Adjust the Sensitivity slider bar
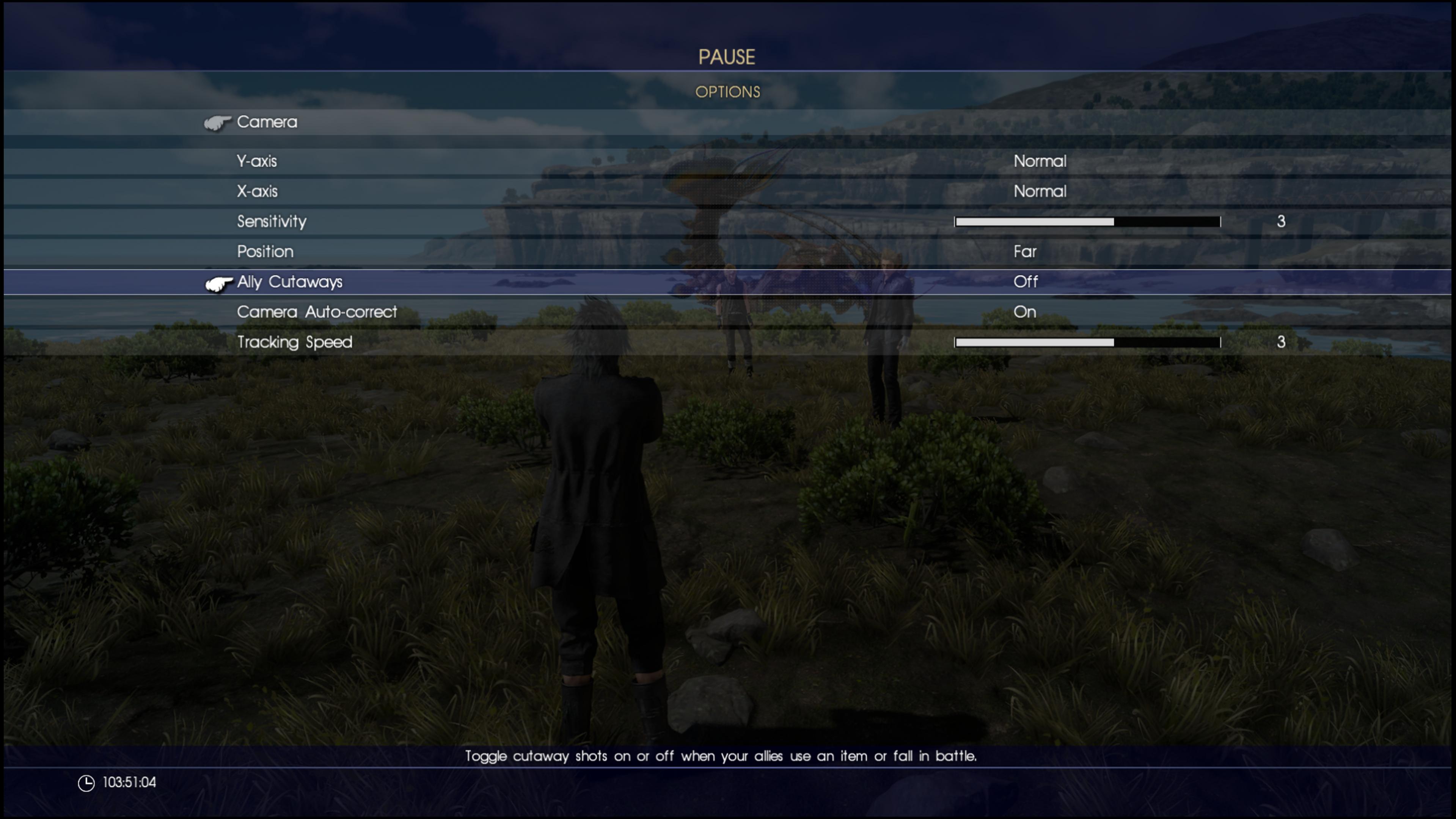Image resolution: width=1456 pixels, height=819 pixels. 1087,222
